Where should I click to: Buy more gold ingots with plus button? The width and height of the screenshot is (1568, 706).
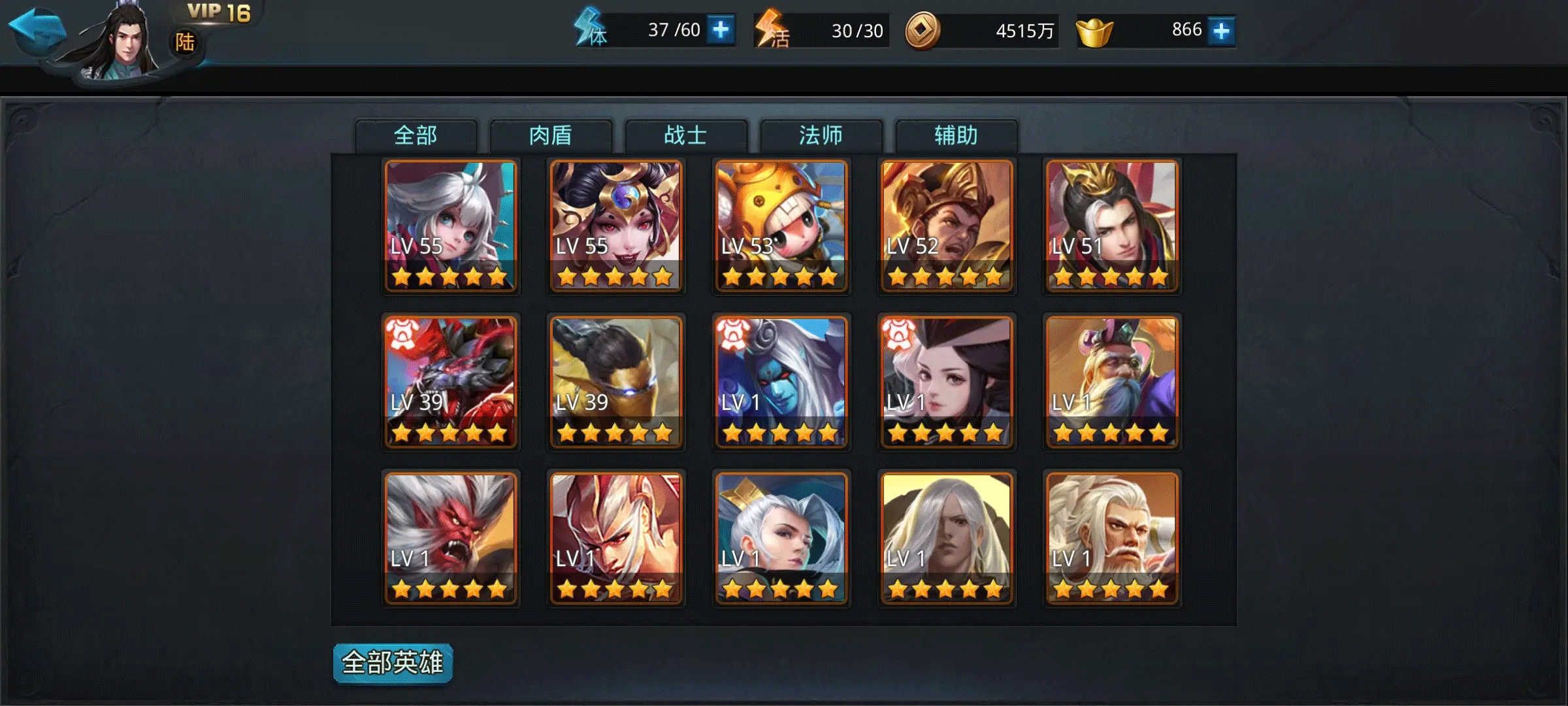(1221, 31)
